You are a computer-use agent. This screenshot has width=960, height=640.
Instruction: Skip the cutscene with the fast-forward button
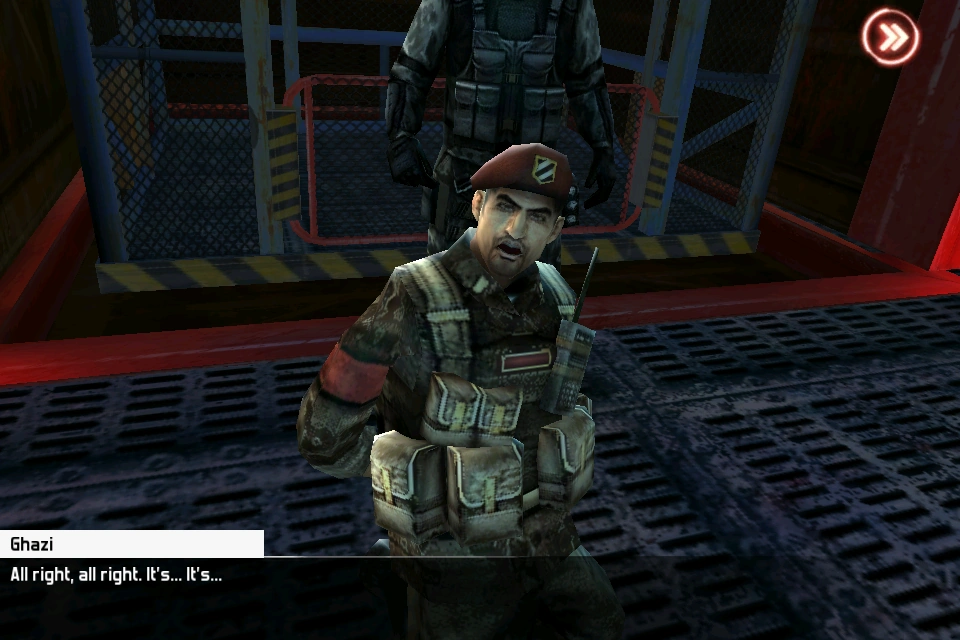tap(890, 38)
